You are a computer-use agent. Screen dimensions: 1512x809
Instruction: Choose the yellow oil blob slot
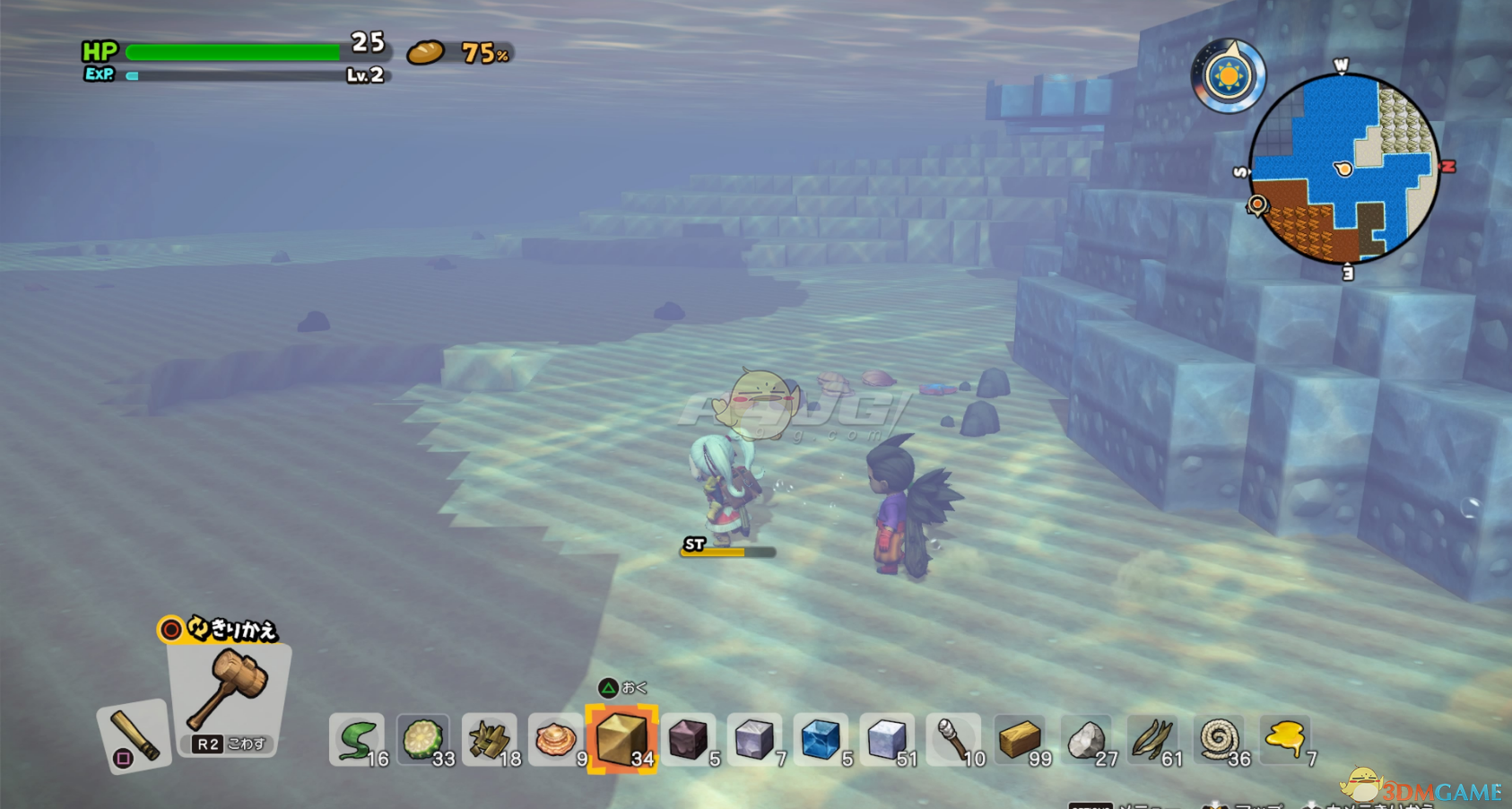[x=1285, y=740]
